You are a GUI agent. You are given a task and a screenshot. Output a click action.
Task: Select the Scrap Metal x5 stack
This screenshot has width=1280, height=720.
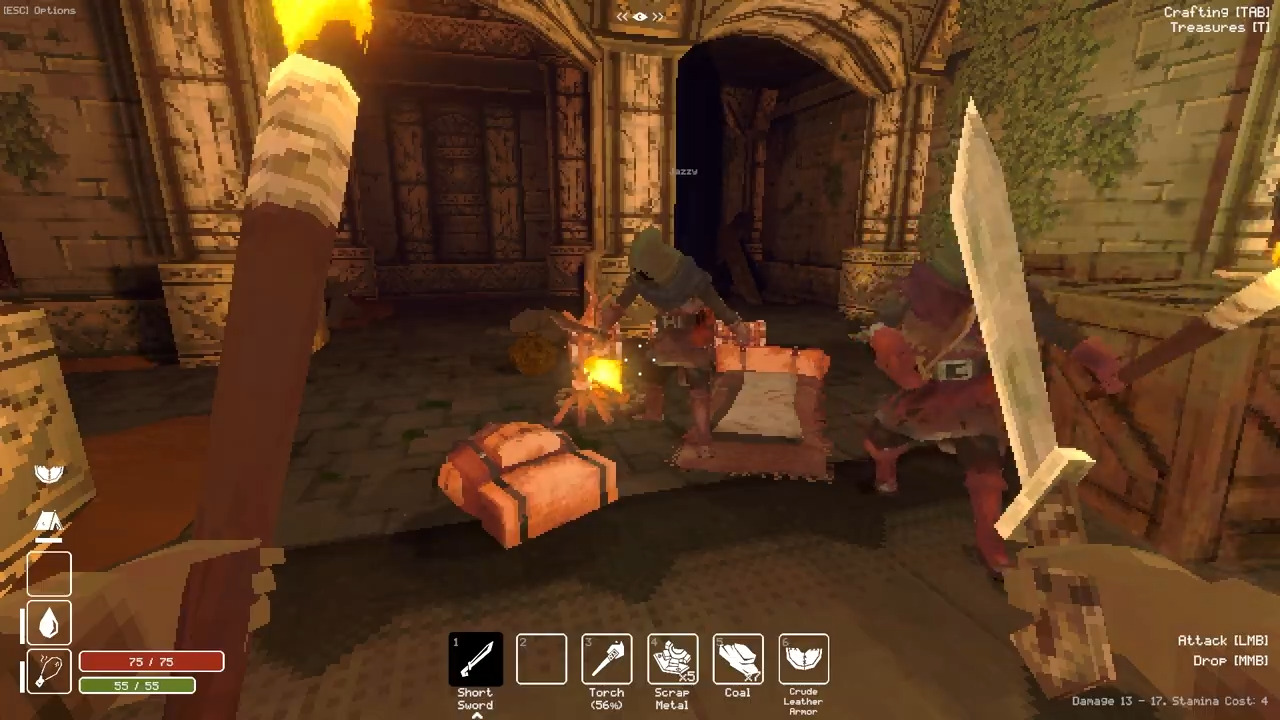pyautogui.click(x=671, y=657)
